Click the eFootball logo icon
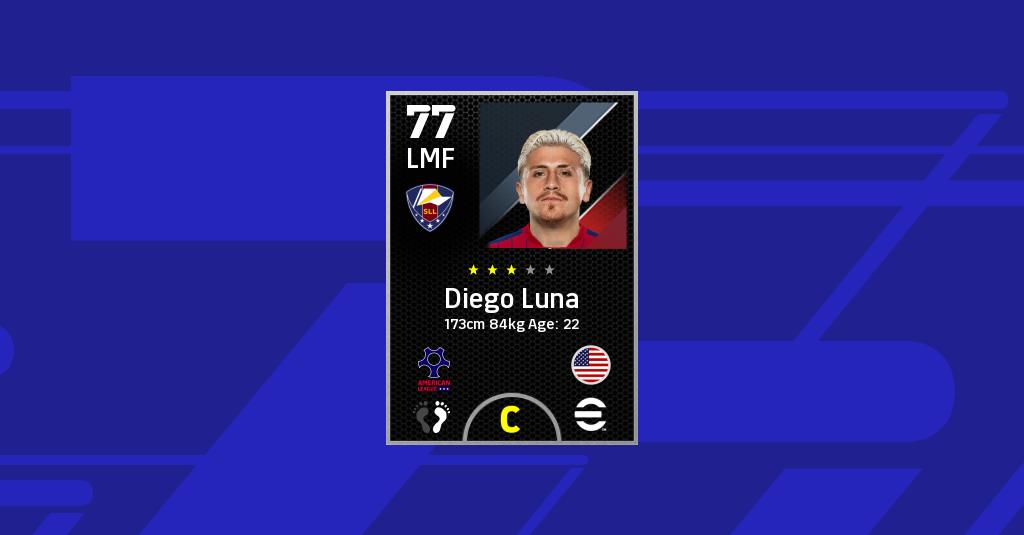 [591, 416]
